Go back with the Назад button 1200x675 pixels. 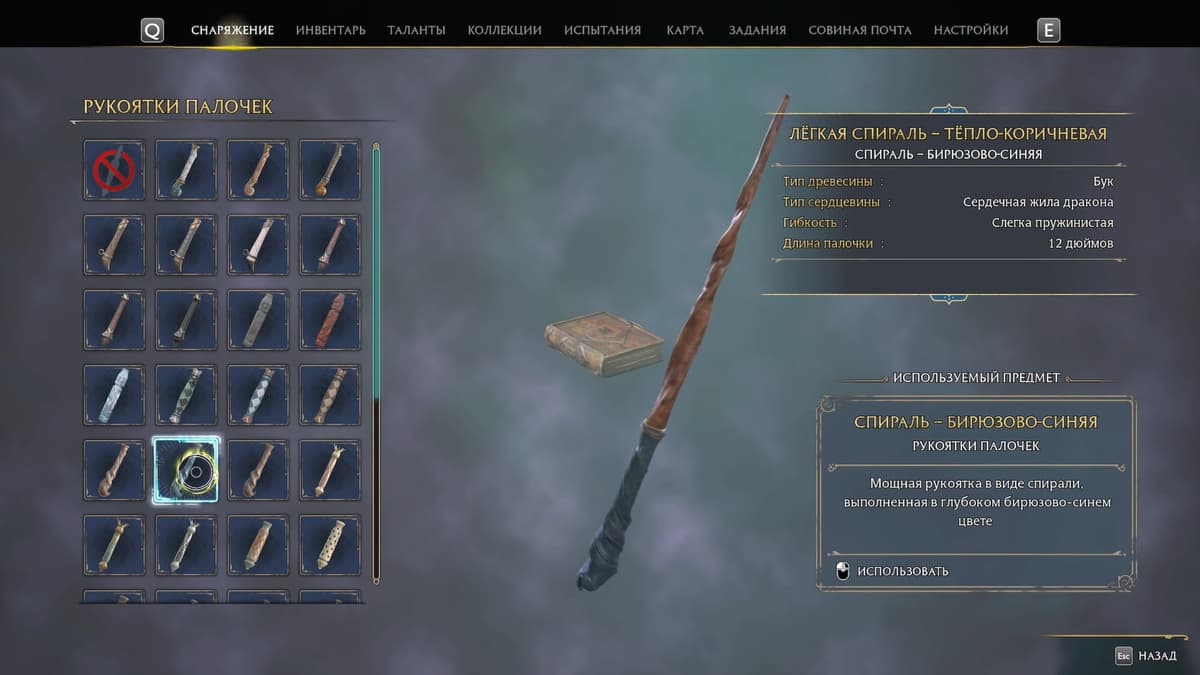pyautogui.click(x=1148, y=656)
